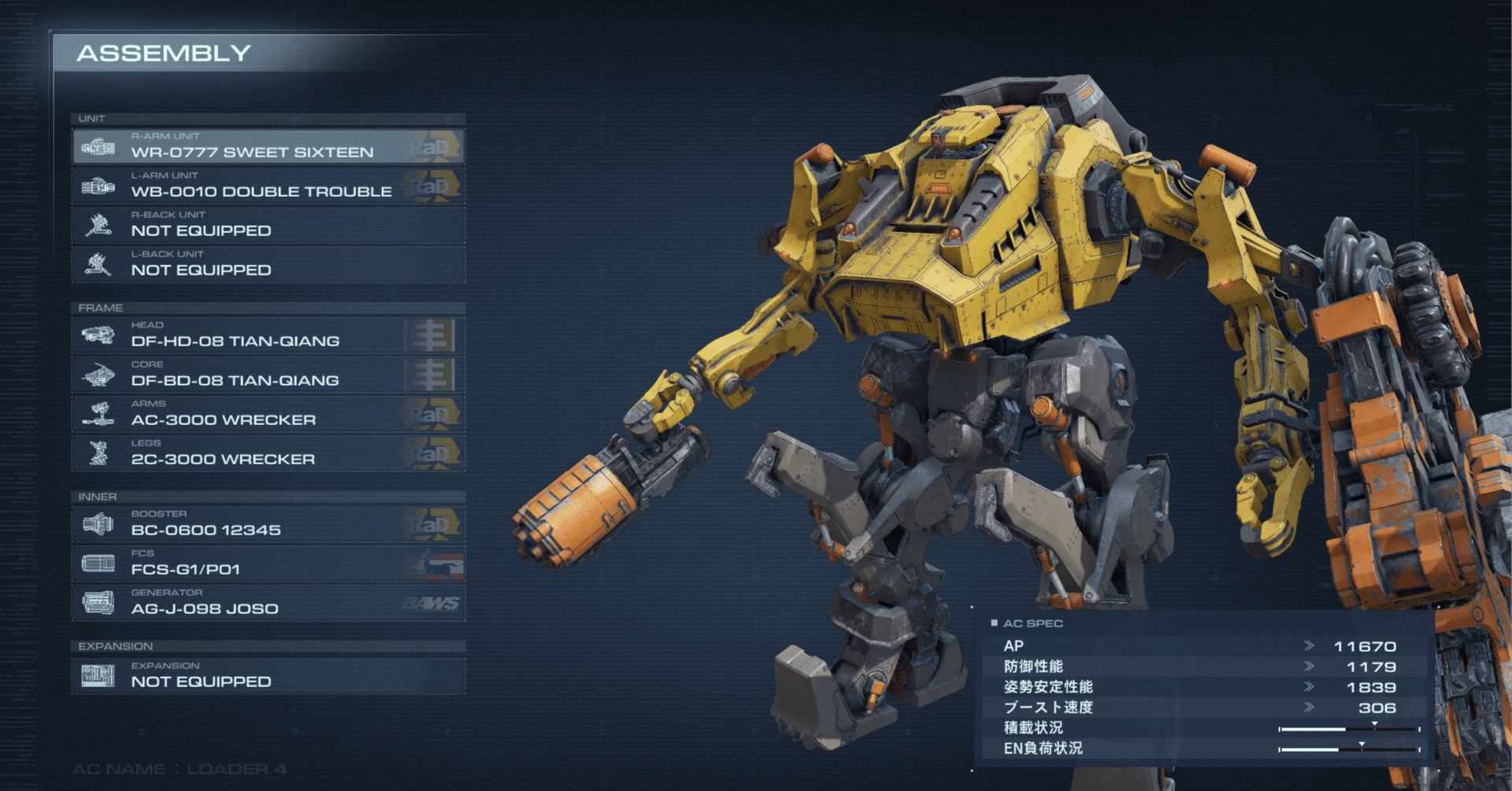The width and height of the screenshot is (1512, 791).
Task: Open the unequipped L-BACK UNIT slot
Action: click(x=268, y=264)
